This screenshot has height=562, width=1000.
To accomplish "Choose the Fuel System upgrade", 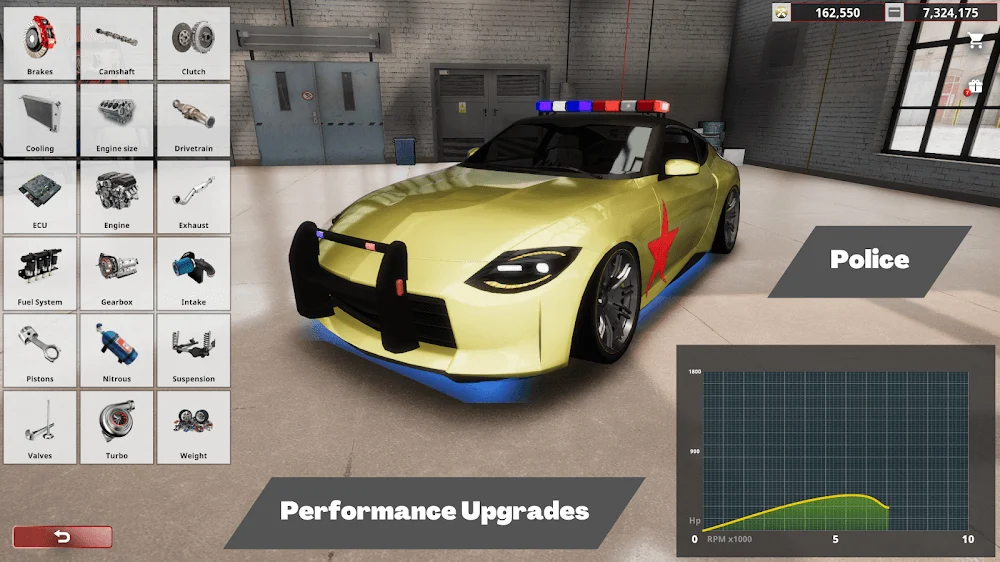I will coord(40,274).
